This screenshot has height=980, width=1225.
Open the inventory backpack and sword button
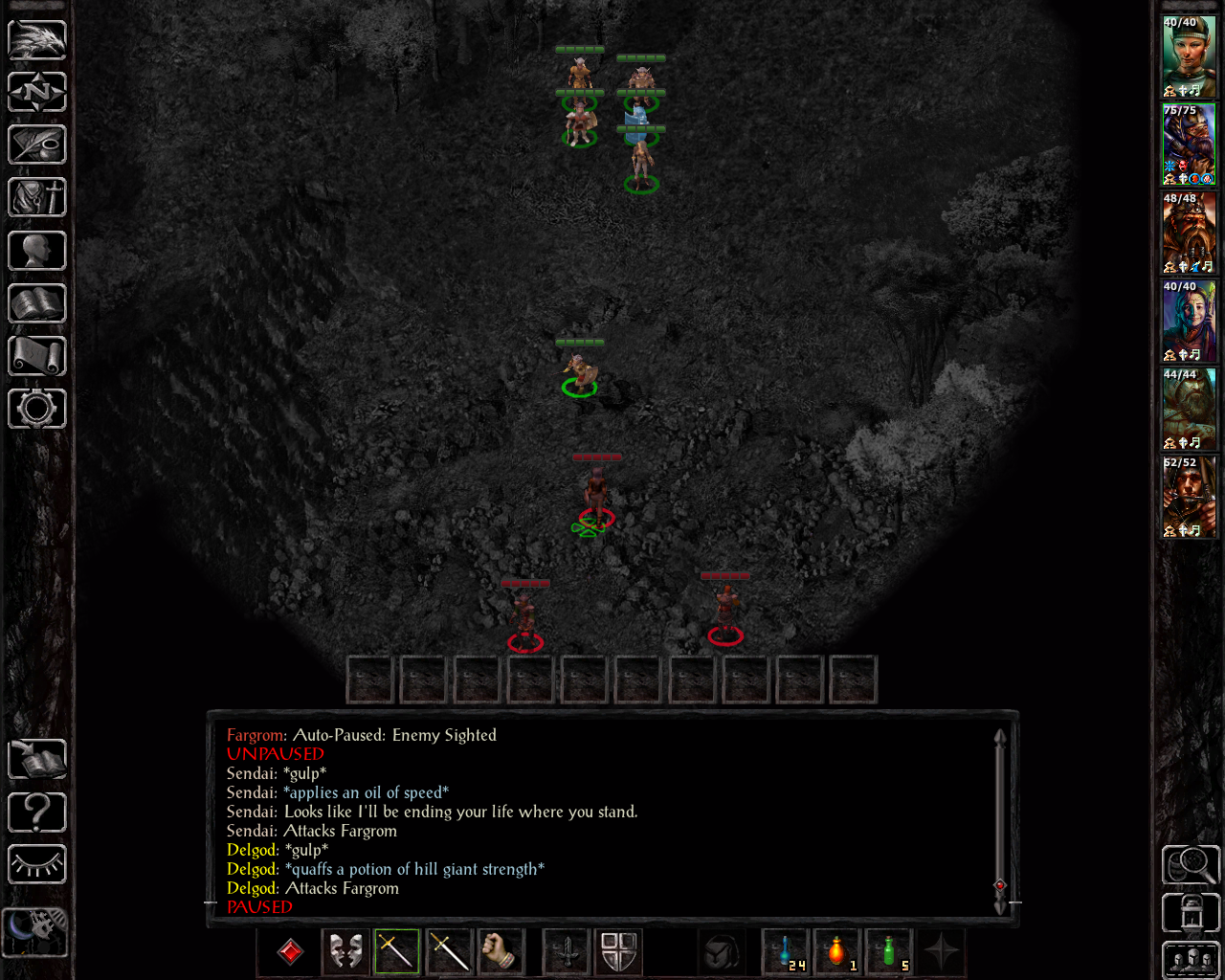click(37, 197)
